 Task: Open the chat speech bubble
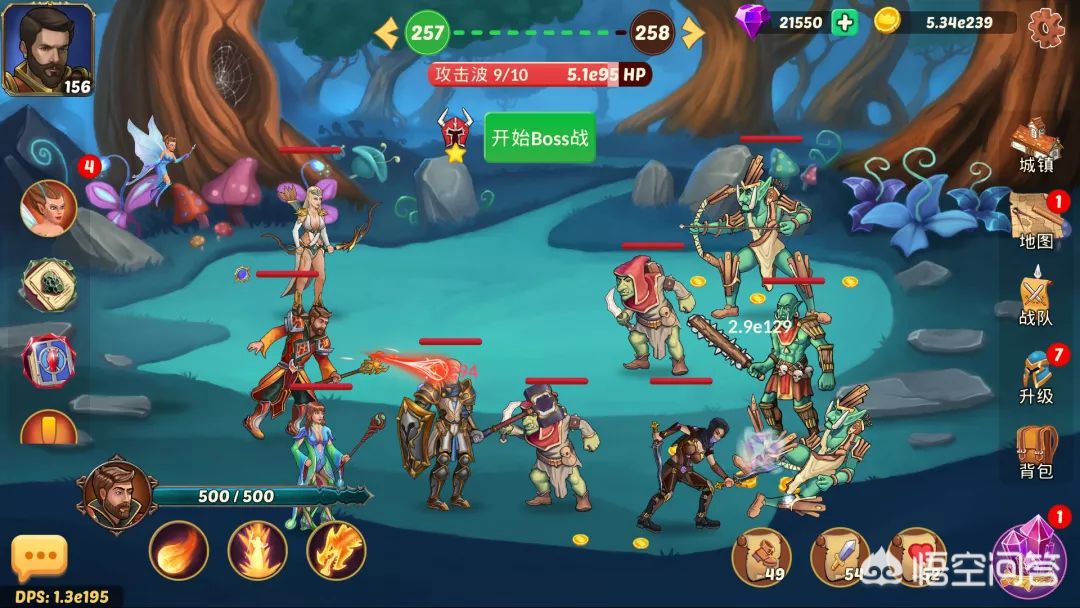click(39, 557)
